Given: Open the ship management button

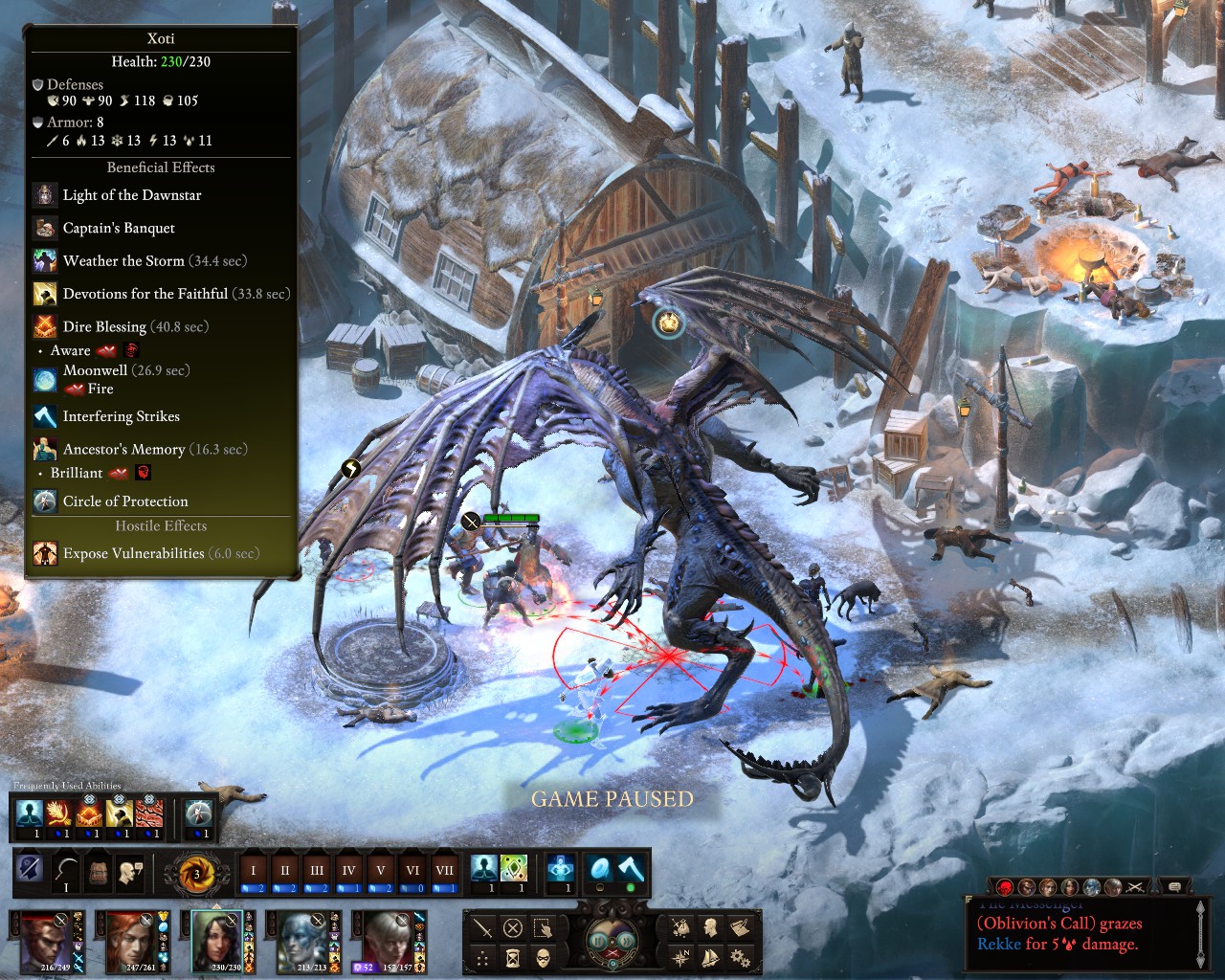Looking at the screenshot, I should pos(710,957).
